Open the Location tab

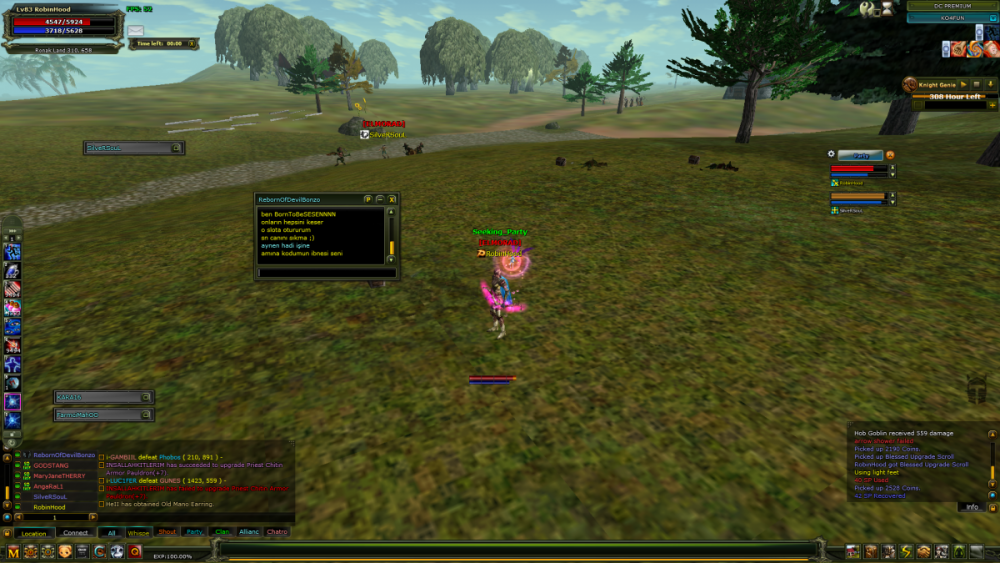pos(33,532)
